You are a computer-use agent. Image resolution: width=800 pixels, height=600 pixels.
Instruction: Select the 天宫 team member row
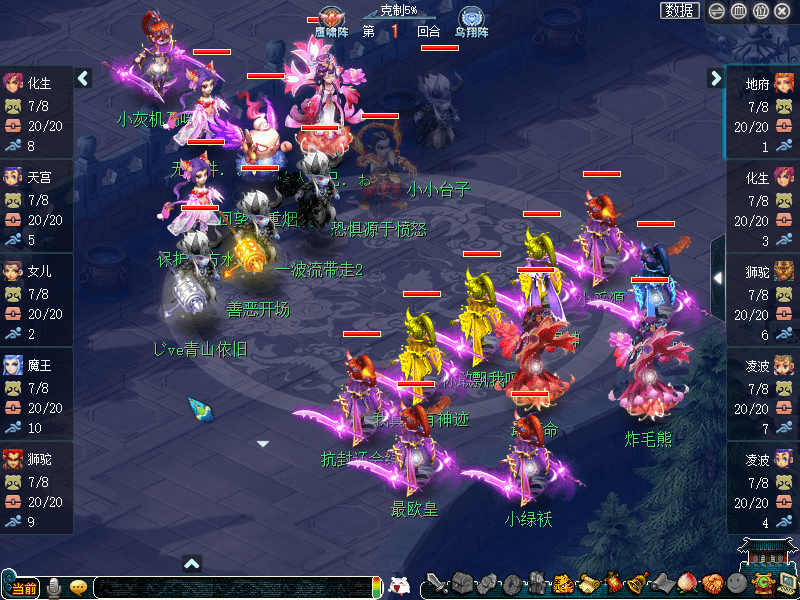coord(36,206)
